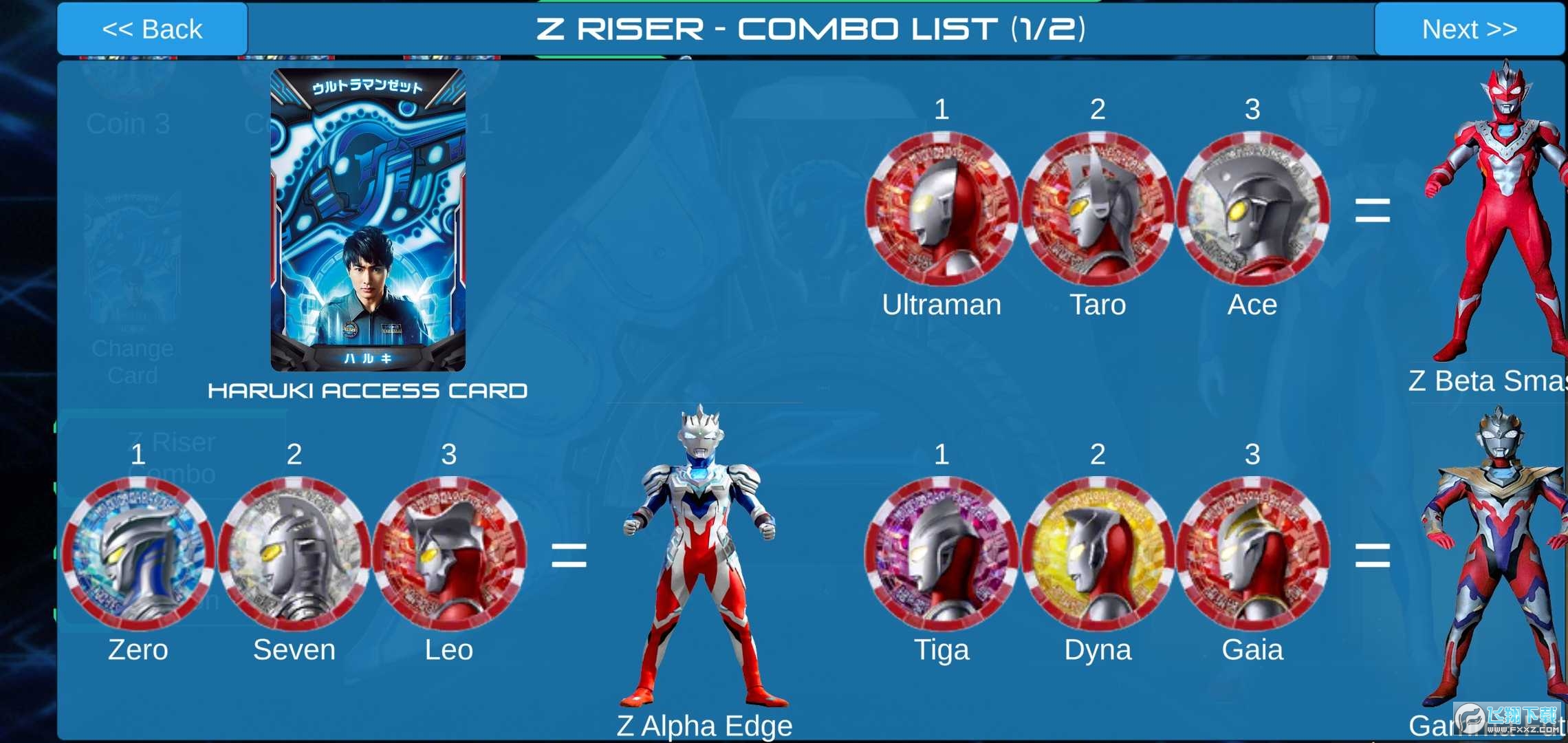Select the Ace medal
Viewport: 1568px width, 743px height.
click(x=1252, y=209)
